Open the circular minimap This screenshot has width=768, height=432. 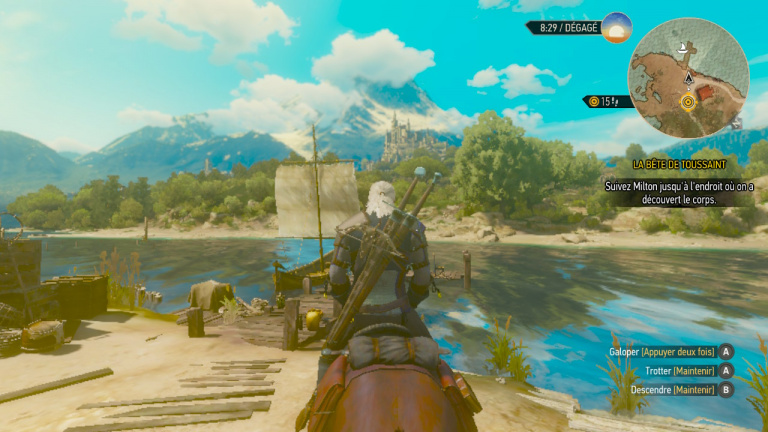point(688,78)
